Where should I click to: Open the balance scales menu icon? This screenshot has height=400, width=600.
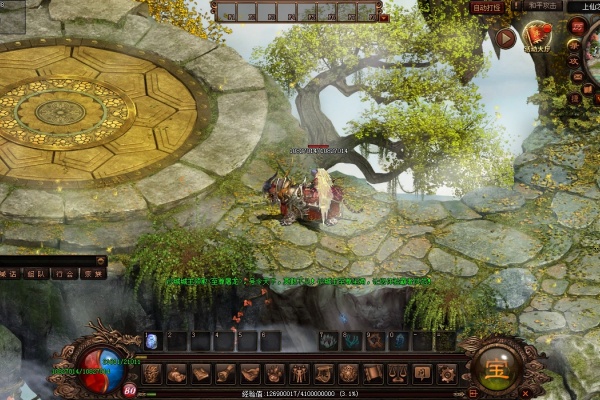click(x=396, y=373)
